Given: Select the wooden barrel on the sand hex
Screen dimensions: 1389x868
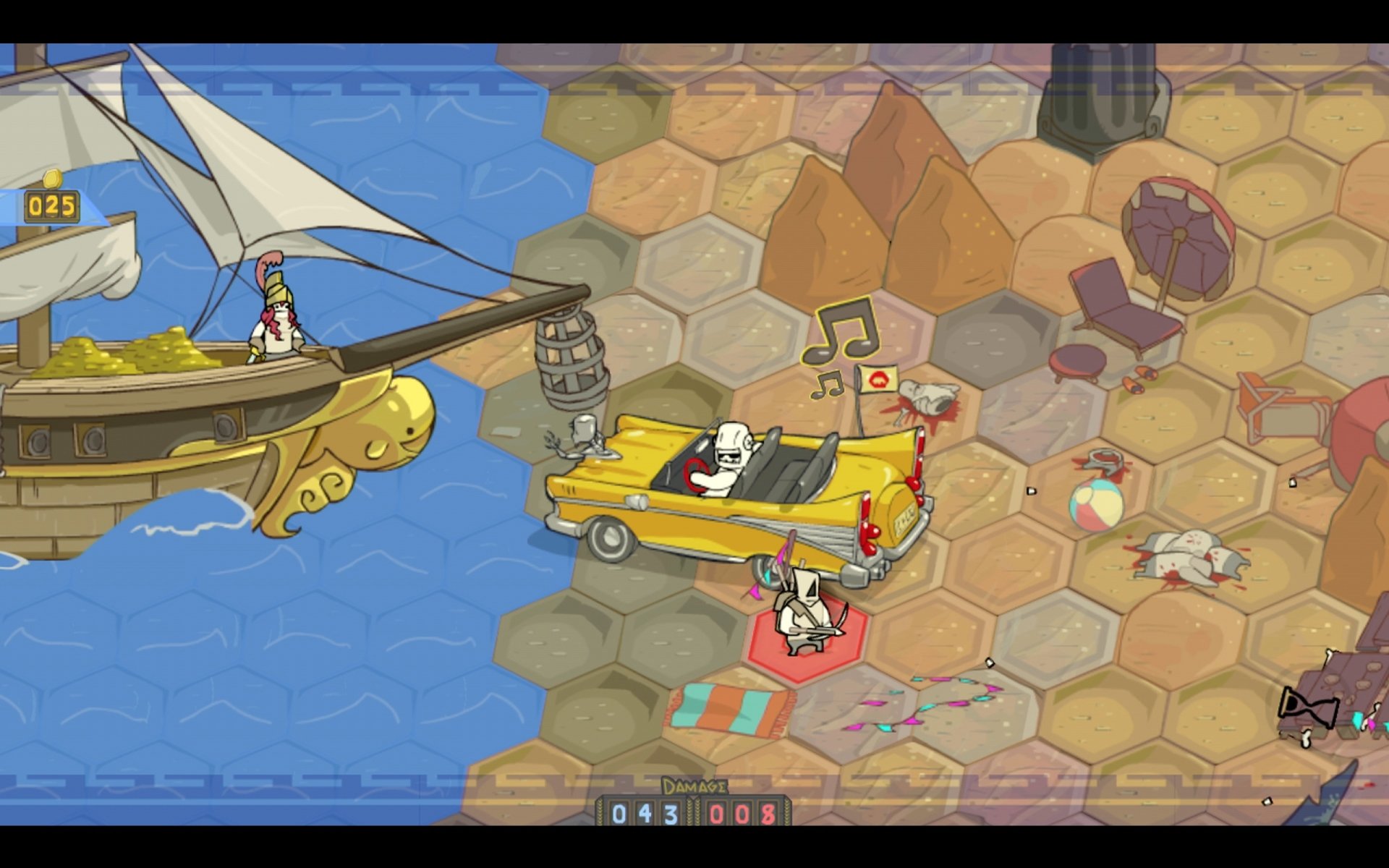Looking at the screenshot, I should (572, 358).
